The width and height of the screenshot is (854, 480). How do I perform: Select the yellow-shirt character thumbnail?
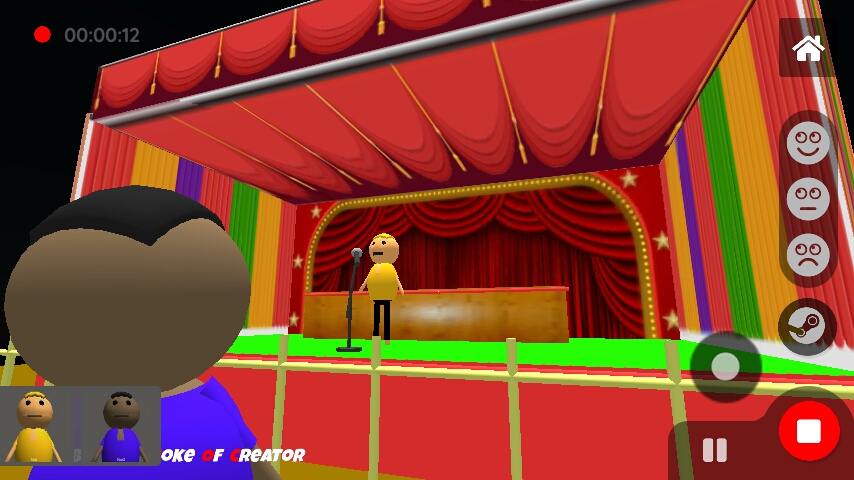click(x=35, y=426)
